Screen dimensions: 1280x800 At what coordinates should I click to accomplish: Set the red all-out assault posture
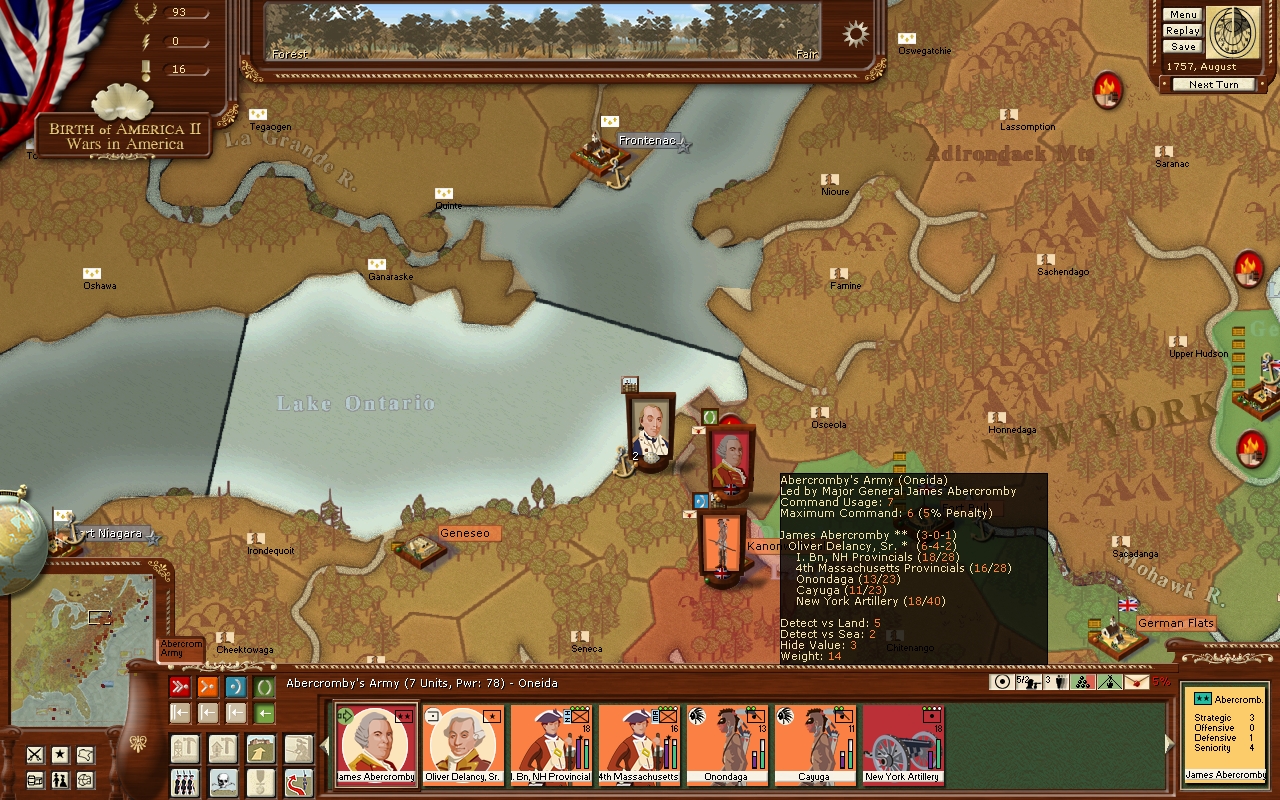(180, 687)
